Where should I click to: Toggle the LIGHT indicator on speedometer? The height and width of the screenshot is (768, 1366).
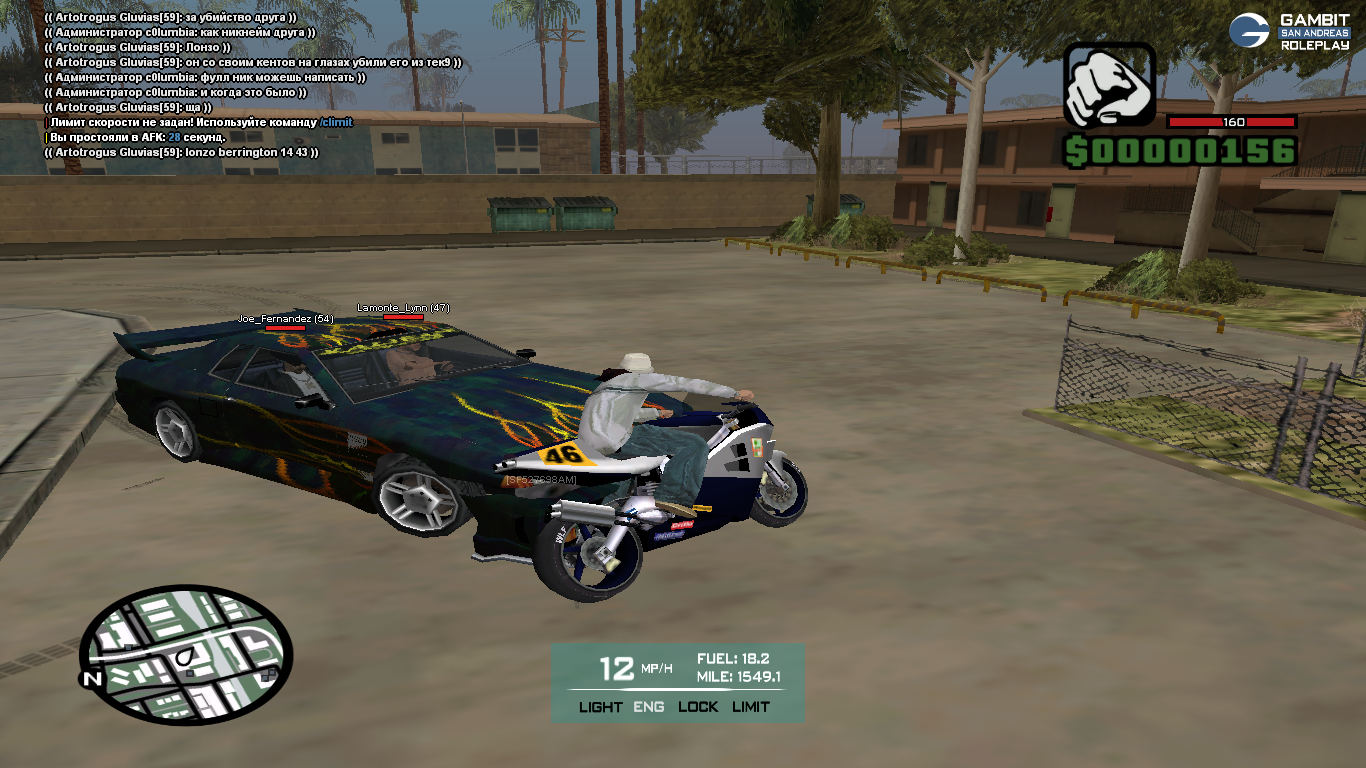(x=600, y=707)
